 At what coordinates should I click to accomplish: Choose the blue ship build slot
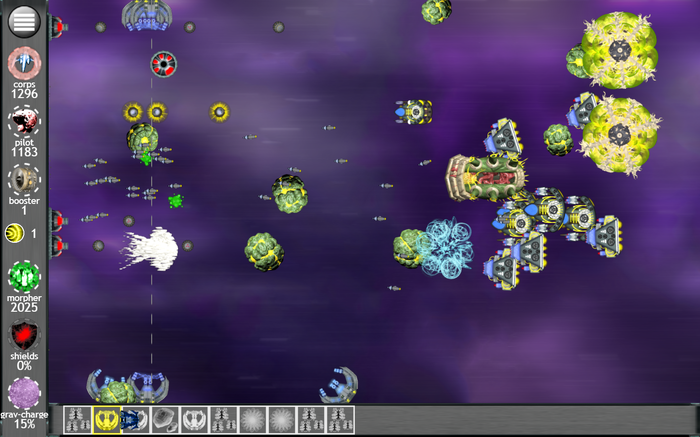tap(136, 420)
